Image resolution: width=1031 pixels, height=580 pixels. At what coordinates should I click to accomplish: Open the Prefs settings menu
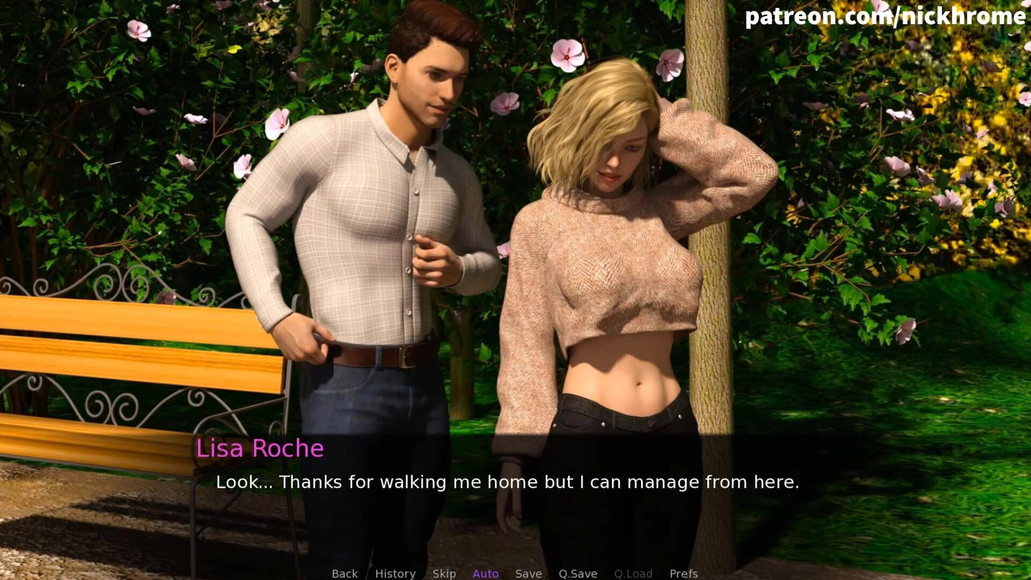click(x=684, y=573)
